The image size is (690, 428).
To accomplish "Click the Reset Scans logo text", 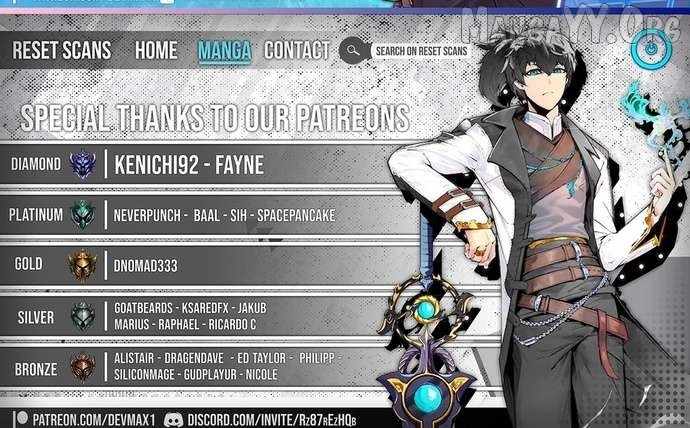I will point(62,50).
